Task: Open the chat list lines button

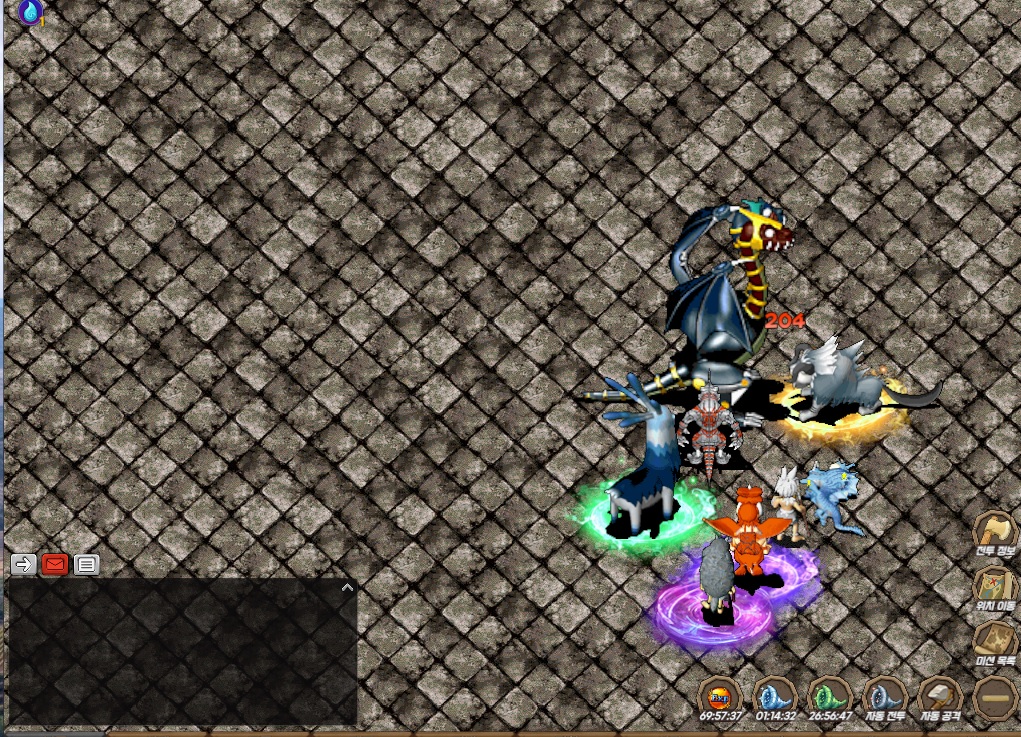Action: coord(87,564)
